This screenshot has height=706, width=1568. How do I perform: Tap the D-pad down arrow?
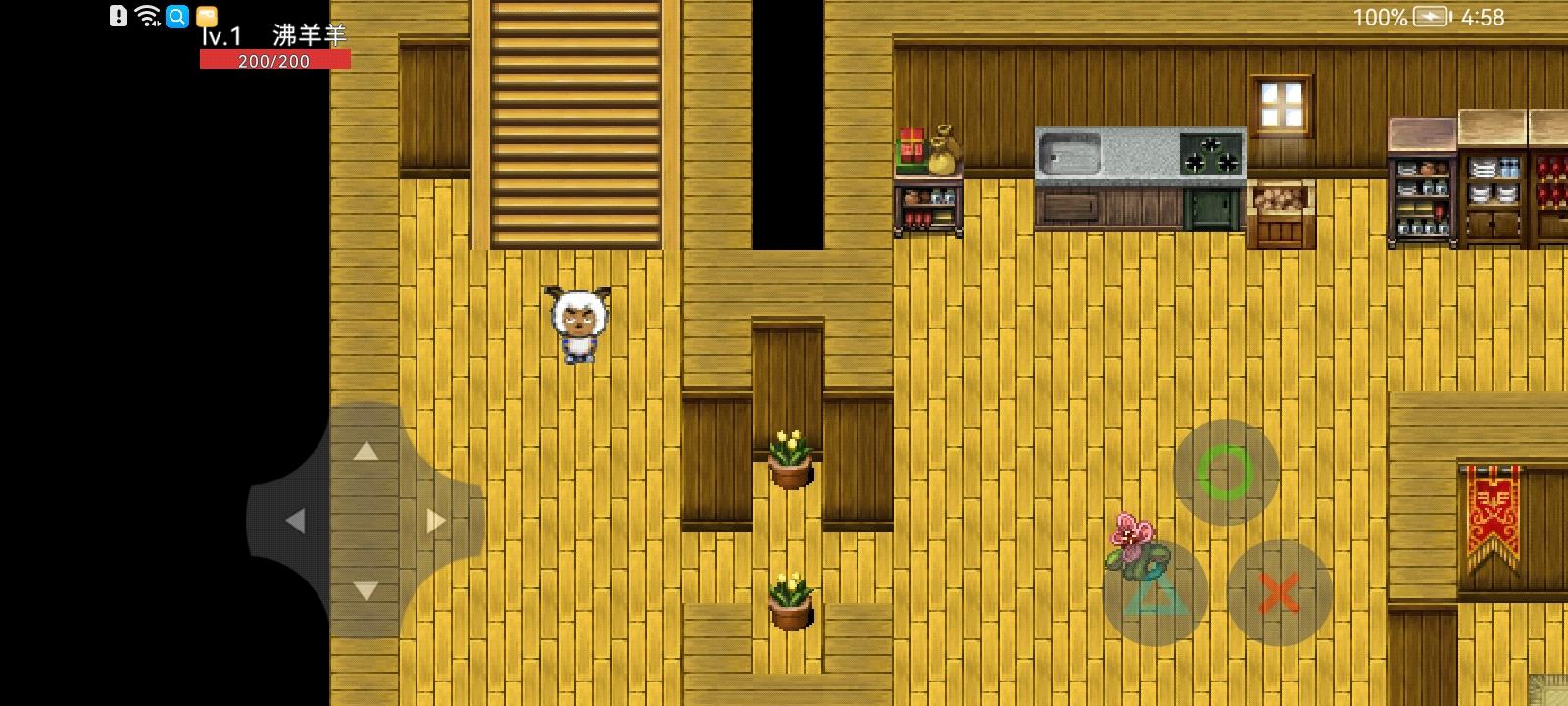pyautogui.click(x=366, y=591)
